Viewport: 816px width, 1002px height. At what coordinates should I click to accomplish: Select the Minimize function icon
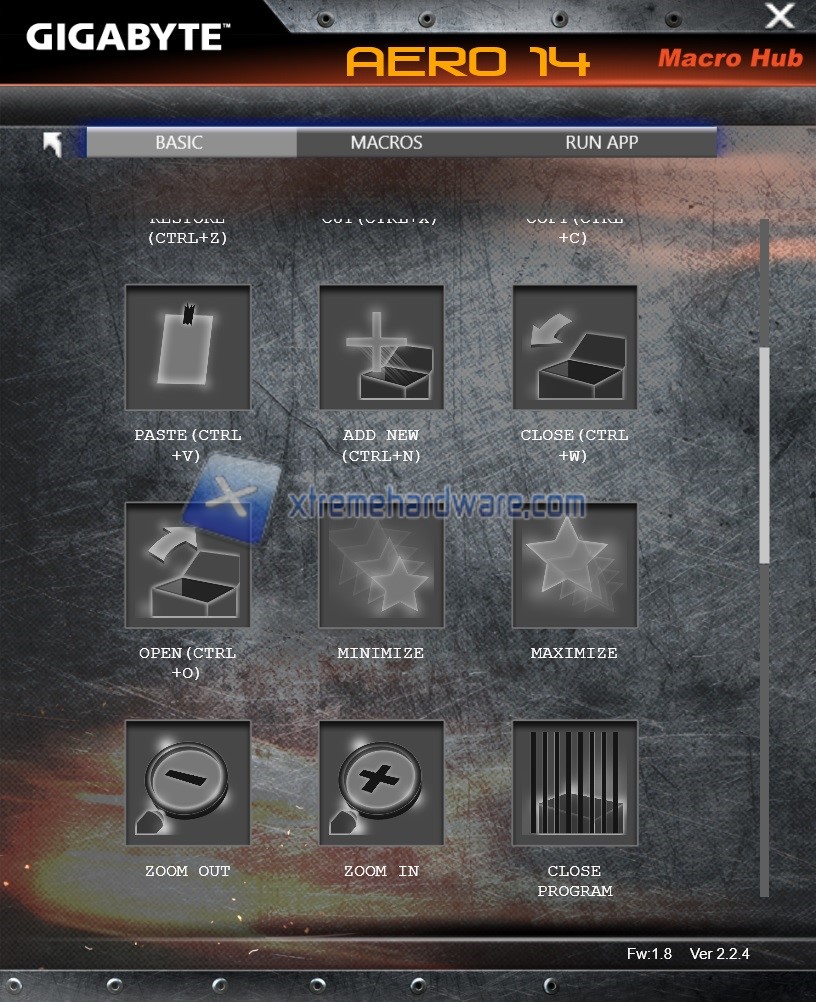[x=381, y=565]
